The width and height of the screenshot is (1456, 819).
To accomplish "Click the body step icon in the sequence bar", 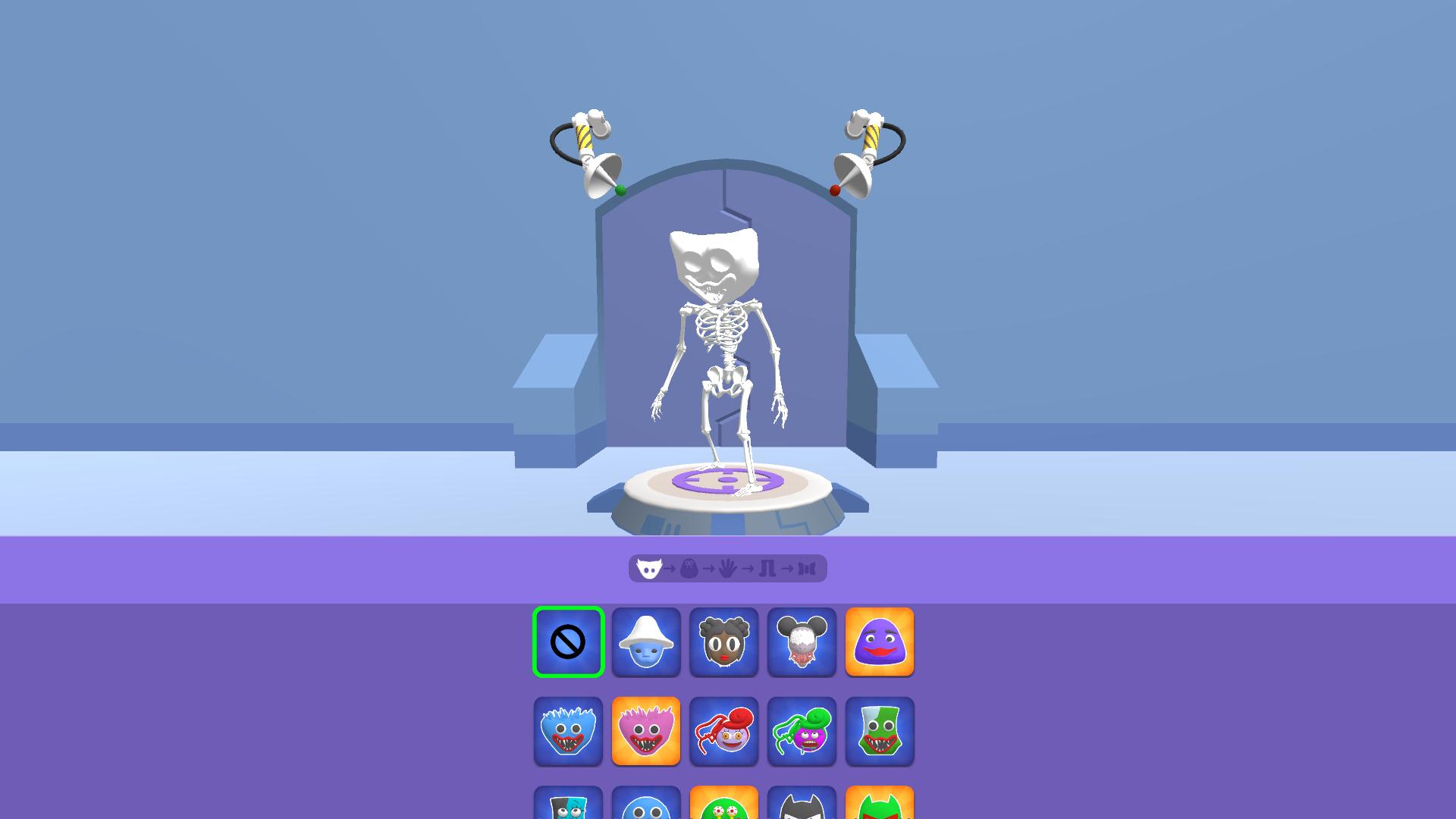I will point(688,570).
